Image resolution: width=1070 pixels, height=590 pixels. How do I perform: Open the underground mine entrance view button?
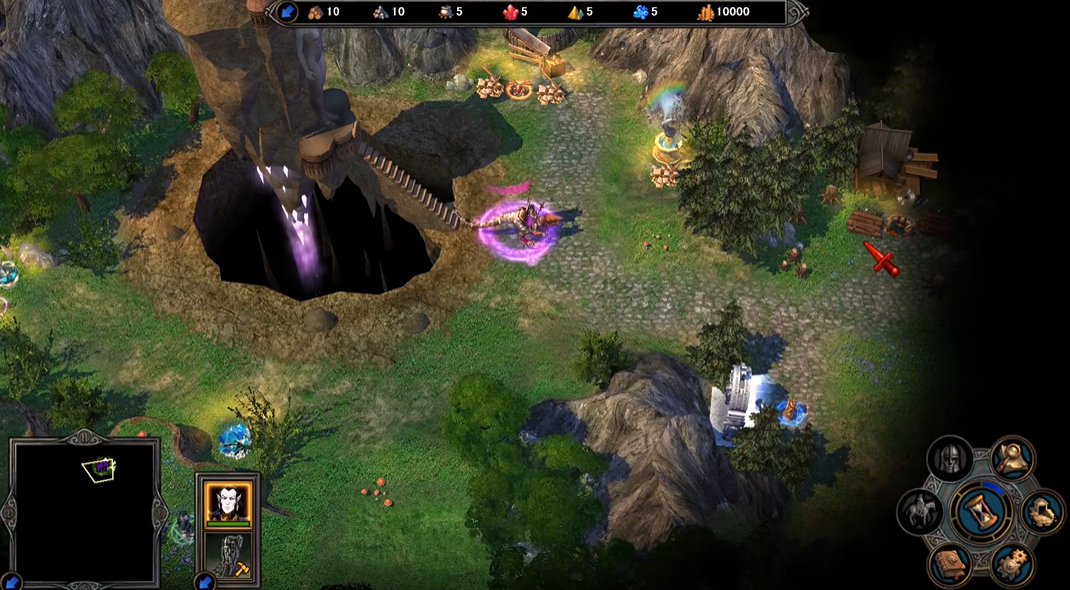[1040, 511]
